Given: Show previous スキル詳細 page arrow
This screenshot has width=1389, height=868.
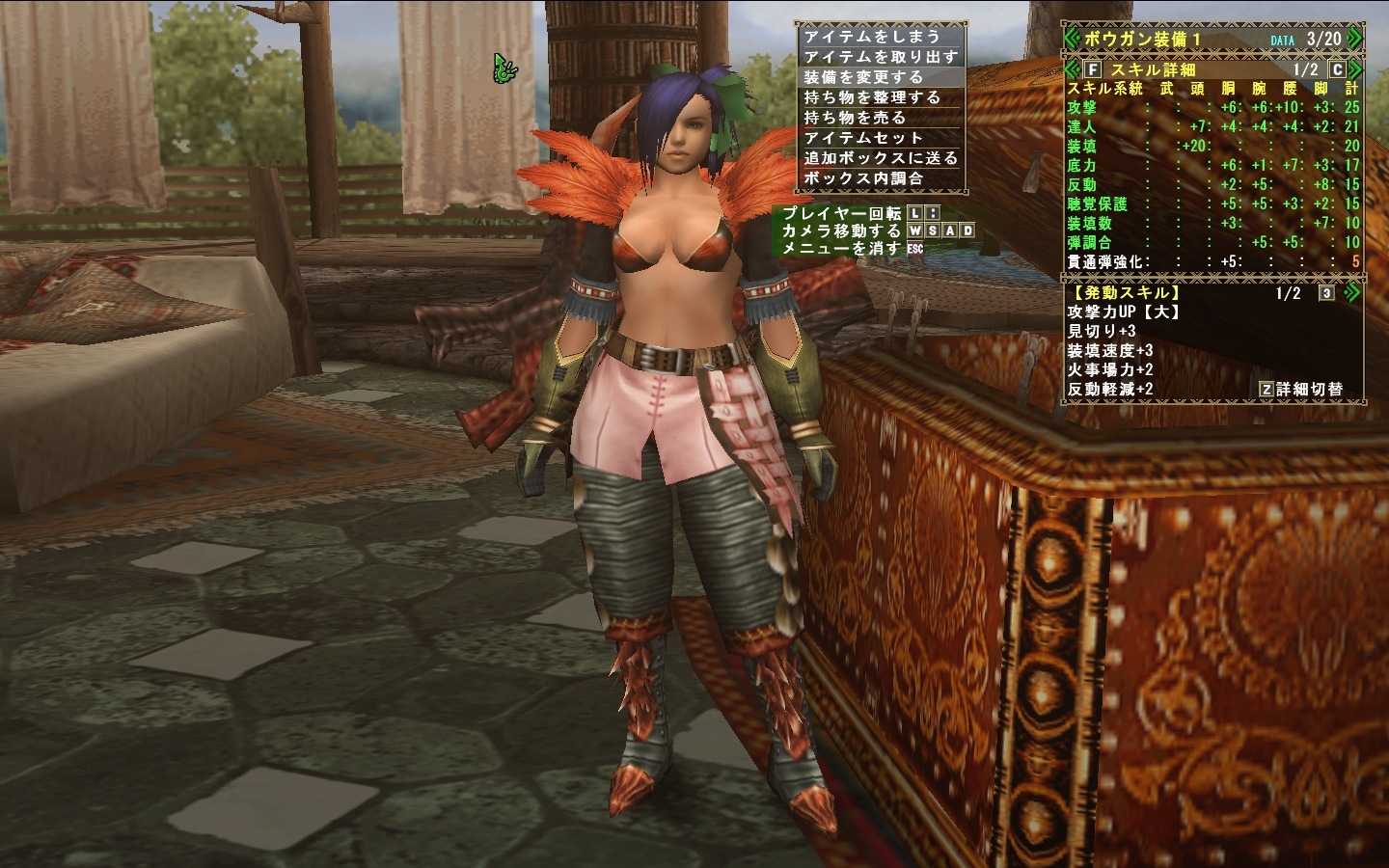Looking at the screenshot, I should 1072,69.
